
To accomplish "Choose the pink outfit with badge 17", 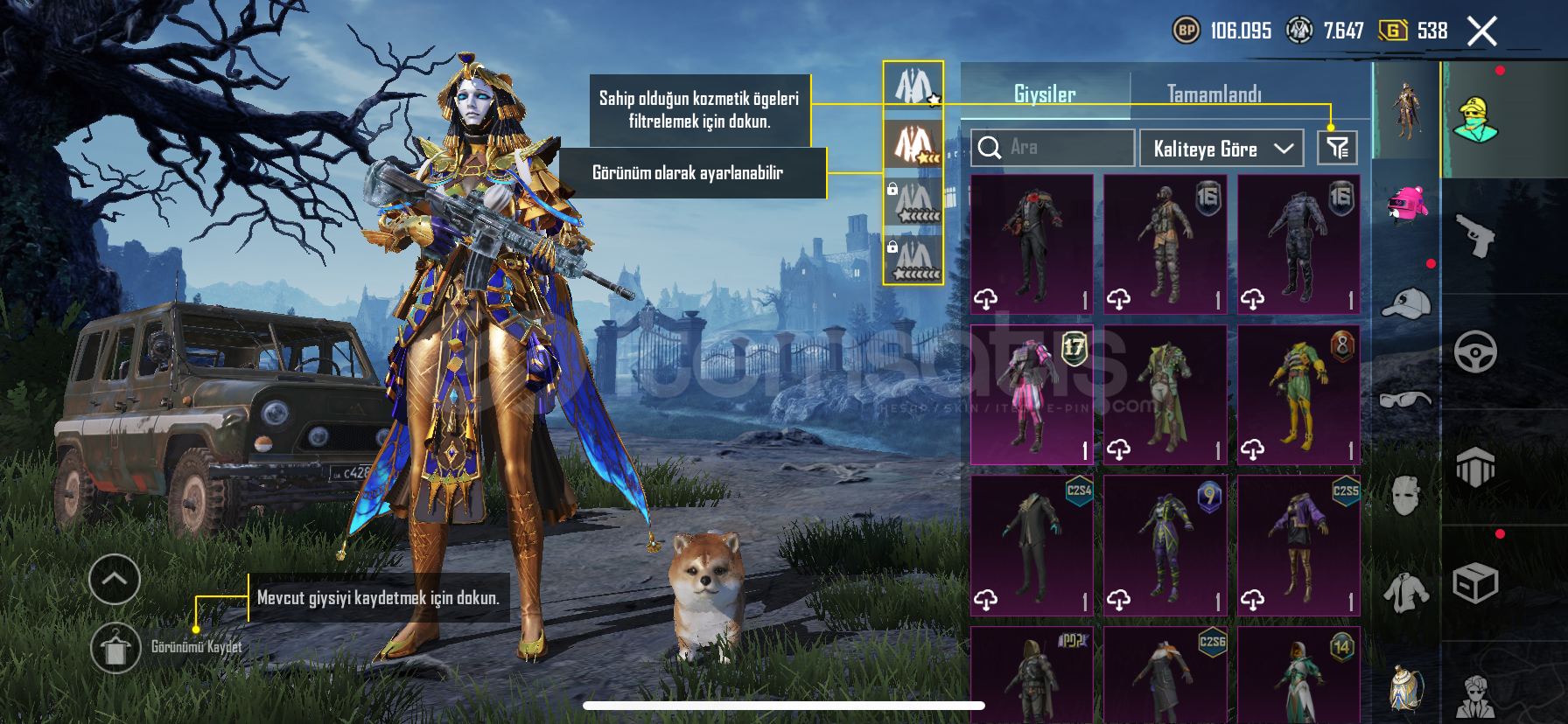I will click(1032, 394).
